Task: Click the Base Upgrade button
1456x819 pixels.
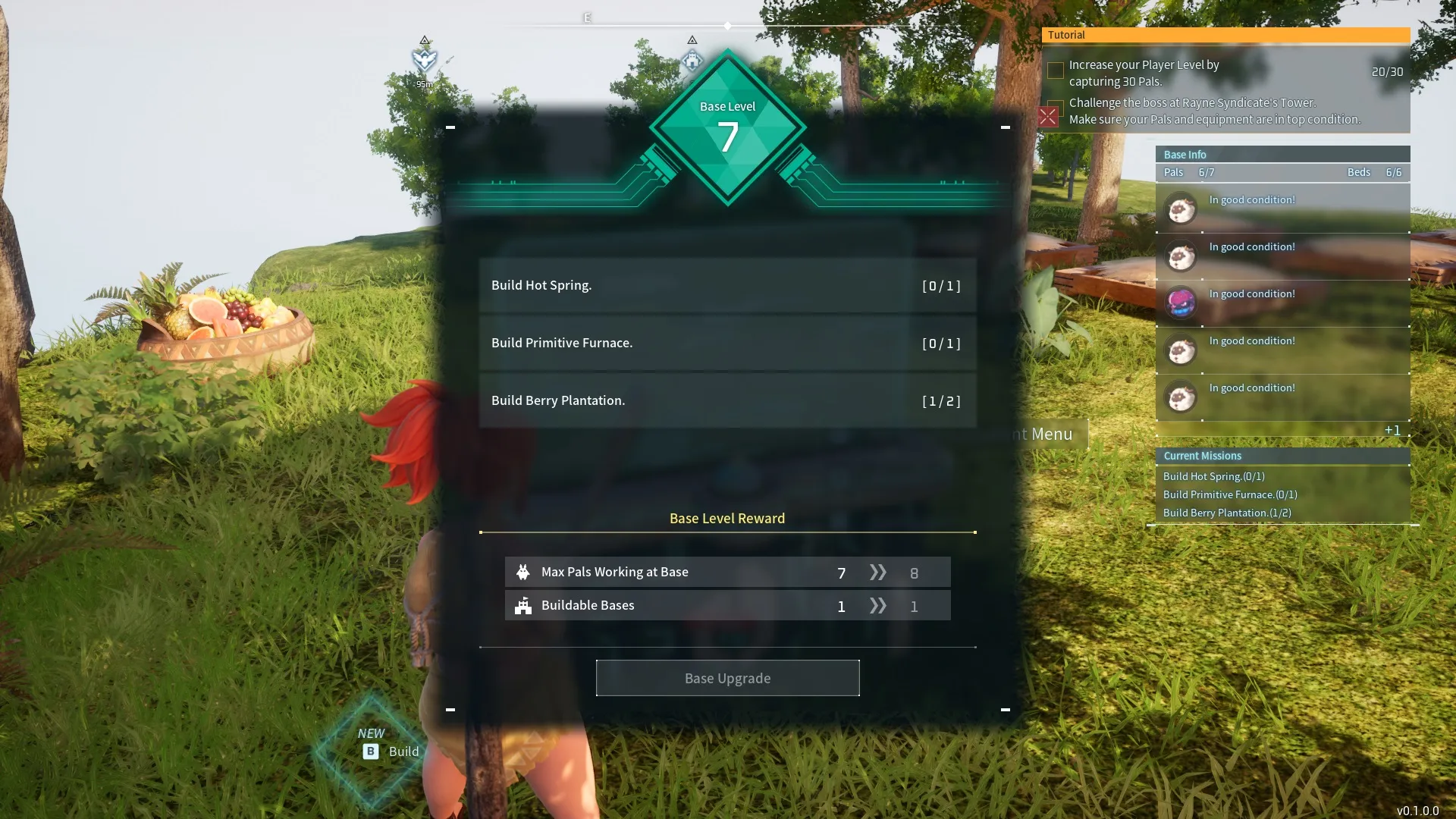Action: pyautogui.click(x=727, y=678)
